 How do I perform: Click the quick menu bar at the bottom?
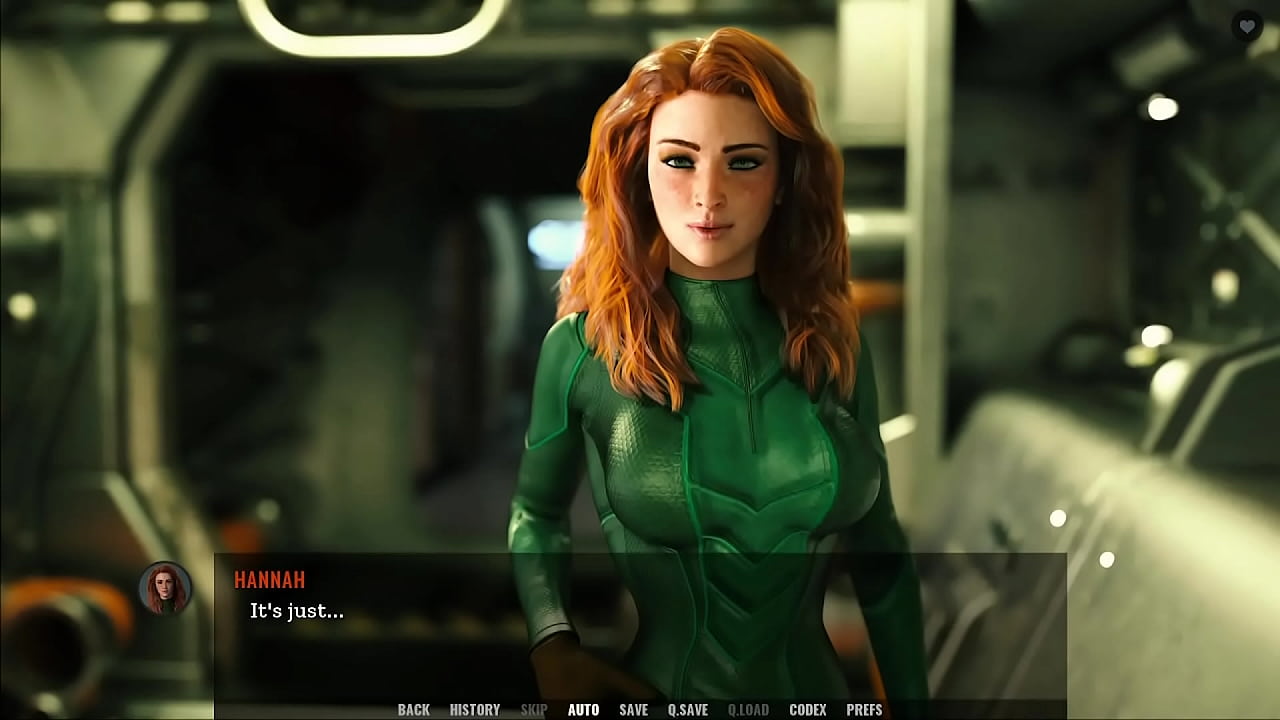(640, 710)
